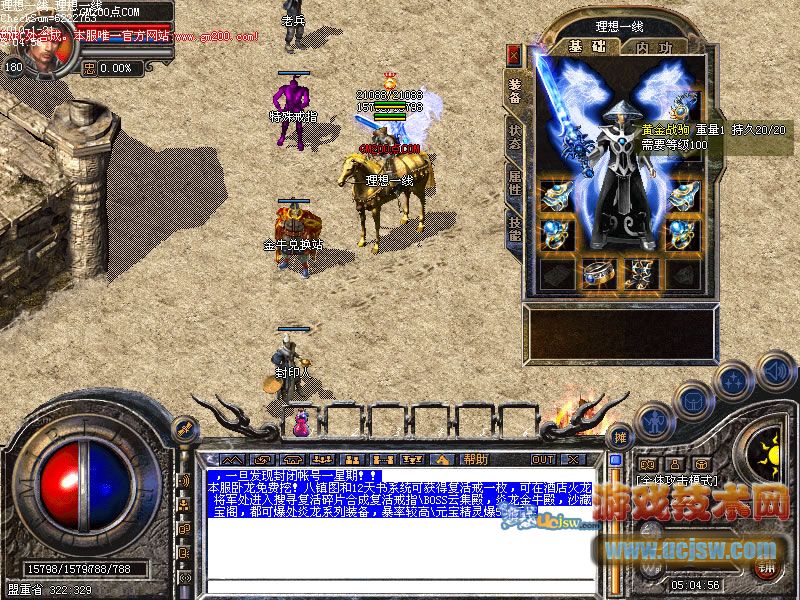The height and width of the screenshot is (600, 800).
Task: Select the equipped belt slot
Action: (597, 272)
